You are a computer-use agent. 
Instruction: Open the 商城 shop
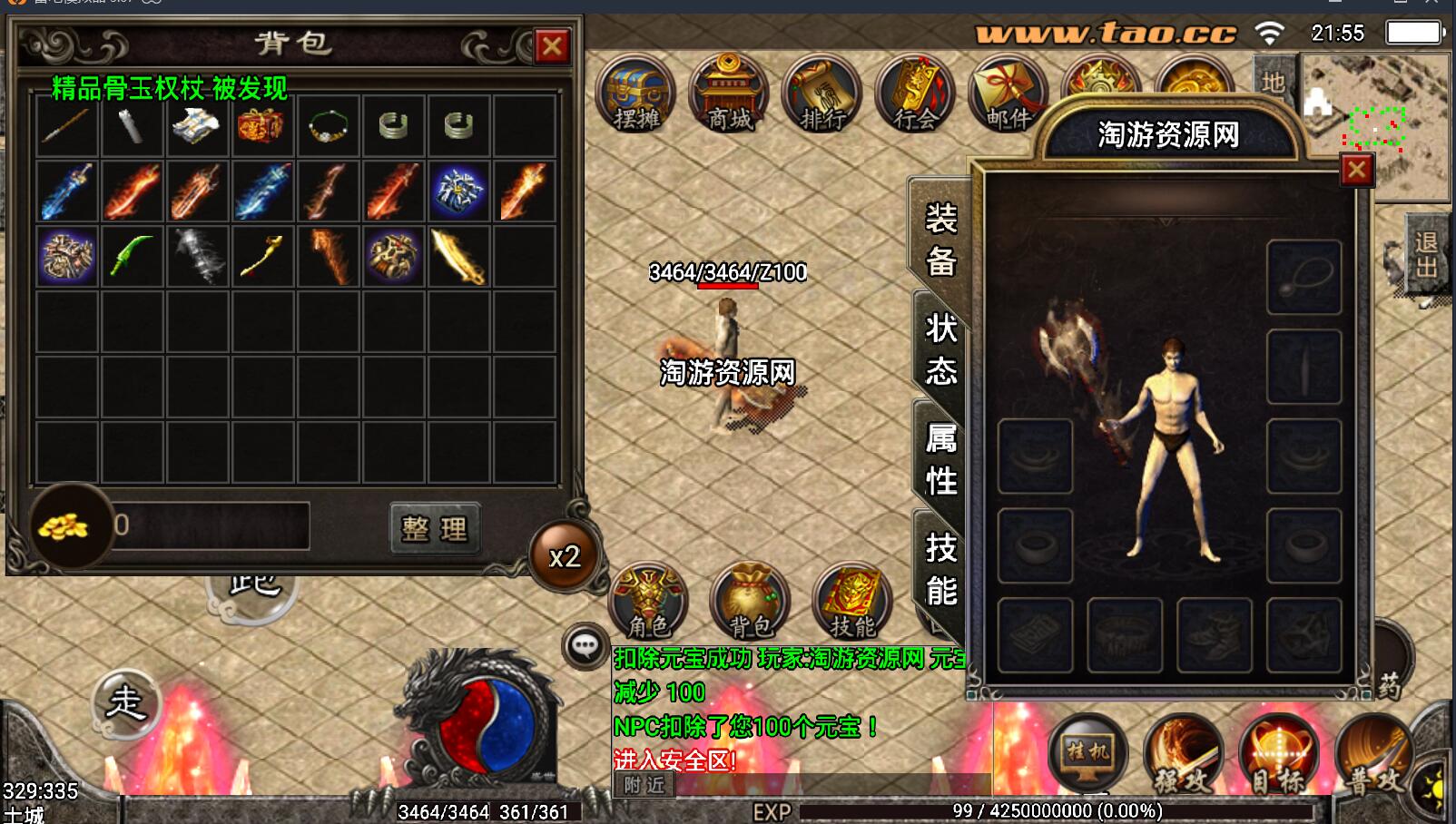click(729, 94)
